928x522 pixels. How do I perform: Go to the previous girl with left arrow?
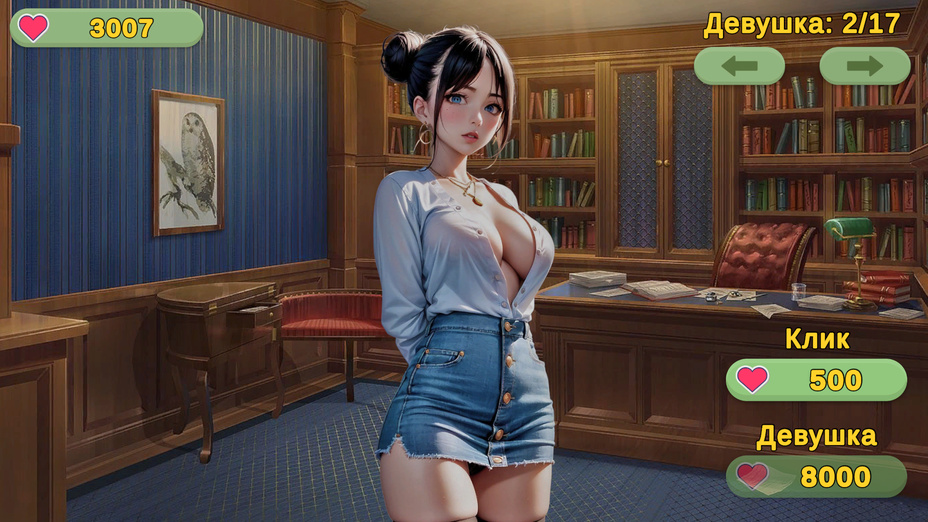tap(739, 66)
